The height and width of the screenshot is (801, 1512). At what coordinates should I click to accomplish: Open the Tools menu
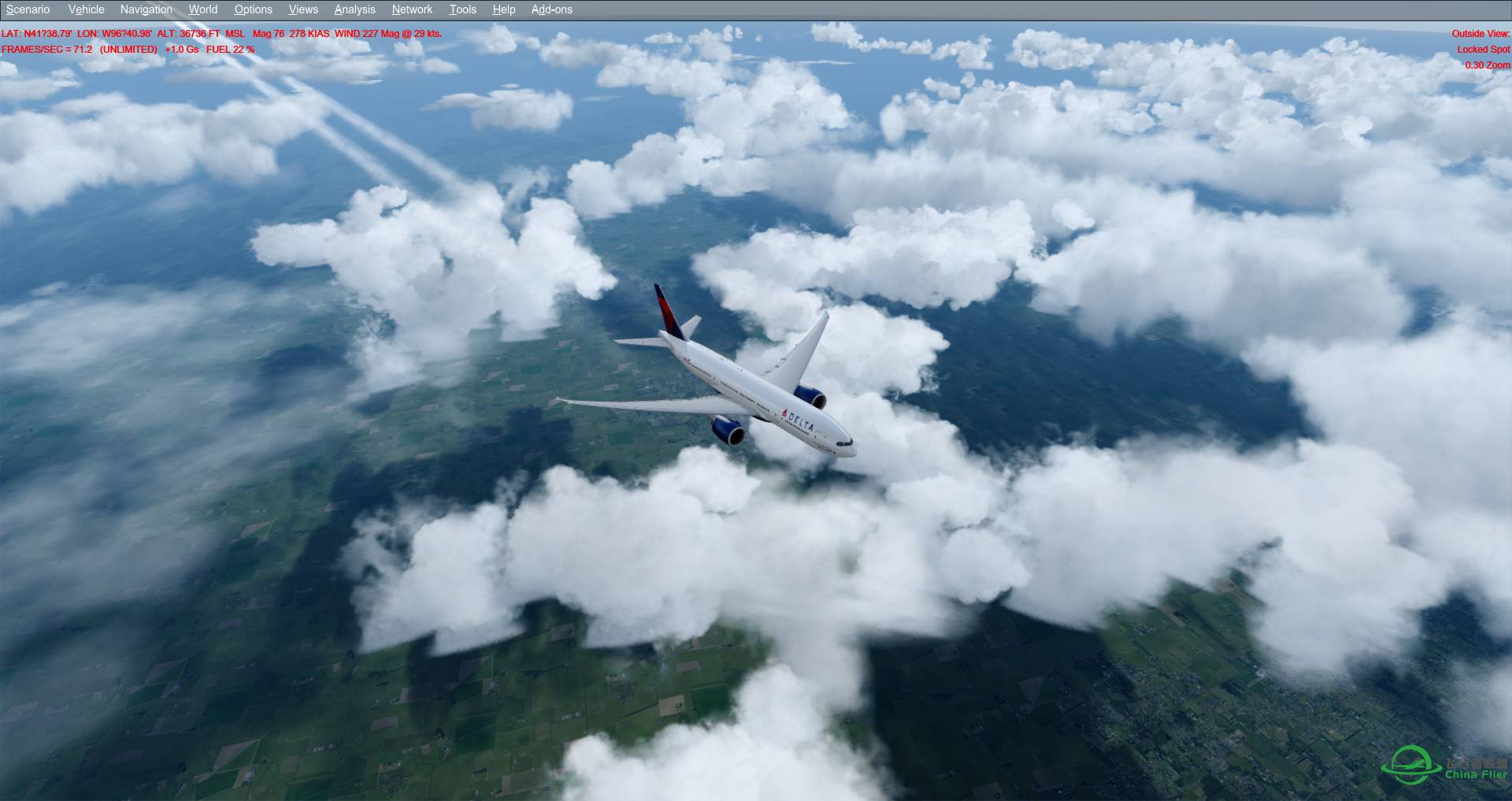coord(462,9)
